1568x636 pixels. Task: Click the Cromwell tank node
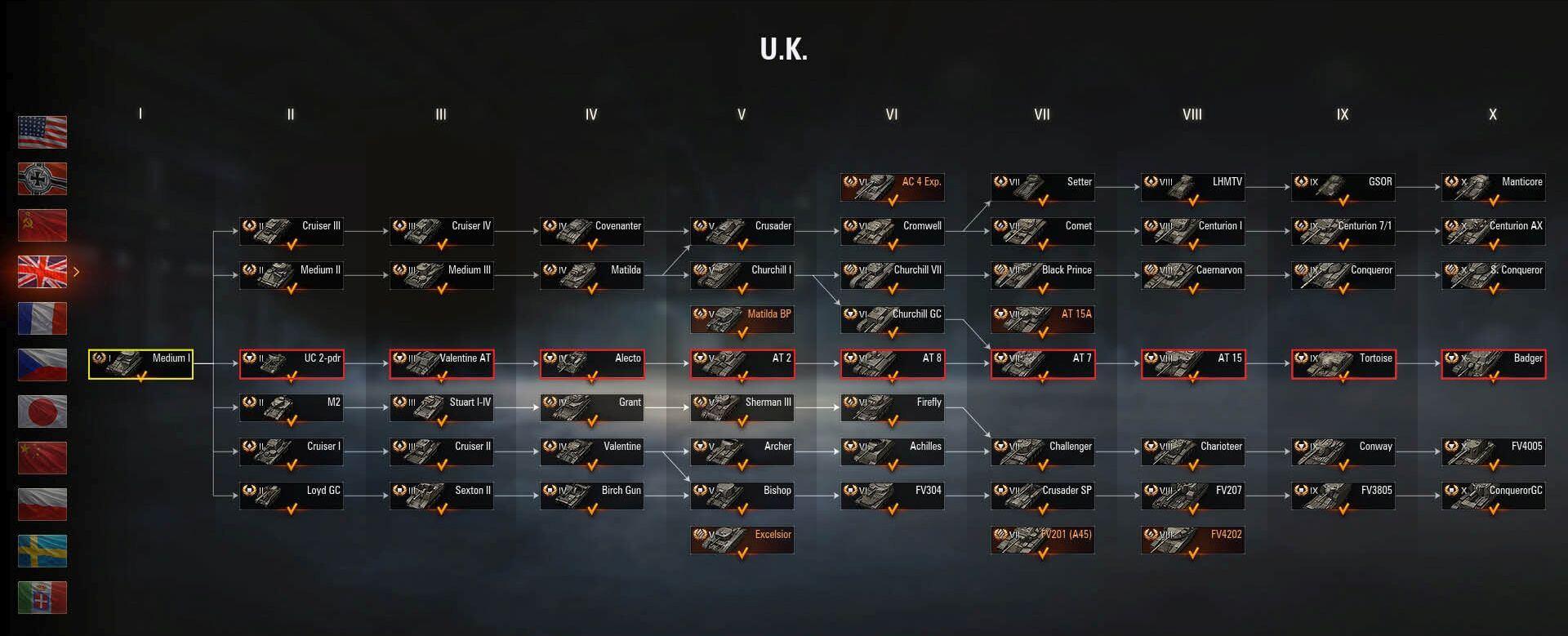point(892,232)
